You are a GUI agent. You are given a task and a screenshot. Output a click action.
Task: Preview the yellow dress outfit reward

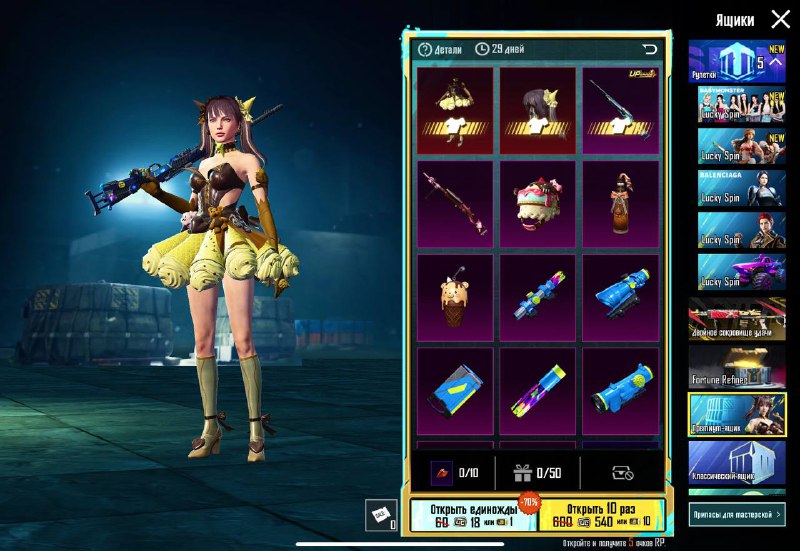(x=455, y=110)
